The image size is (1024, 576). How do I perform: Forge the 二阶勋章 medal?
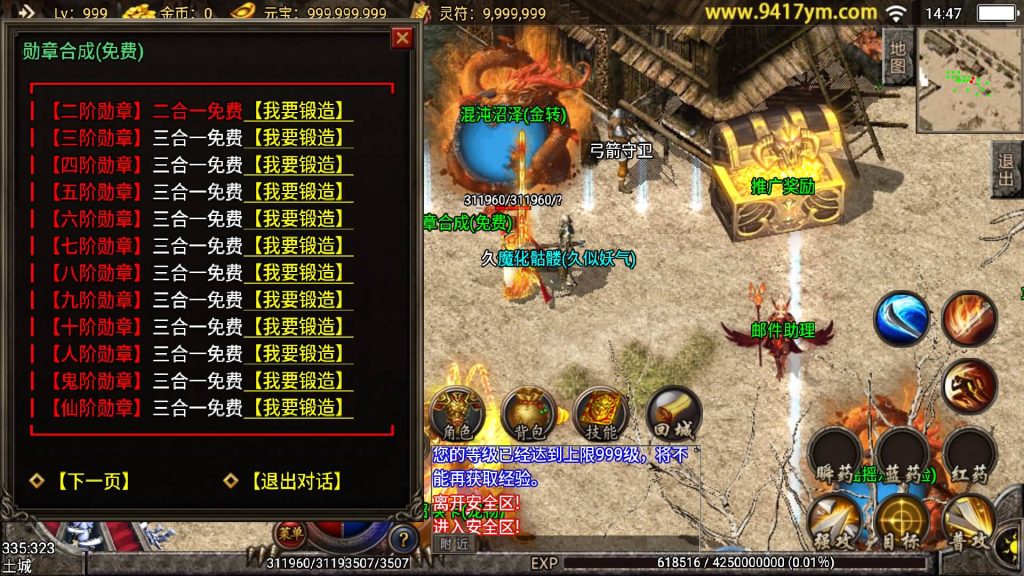pos(298,111)
